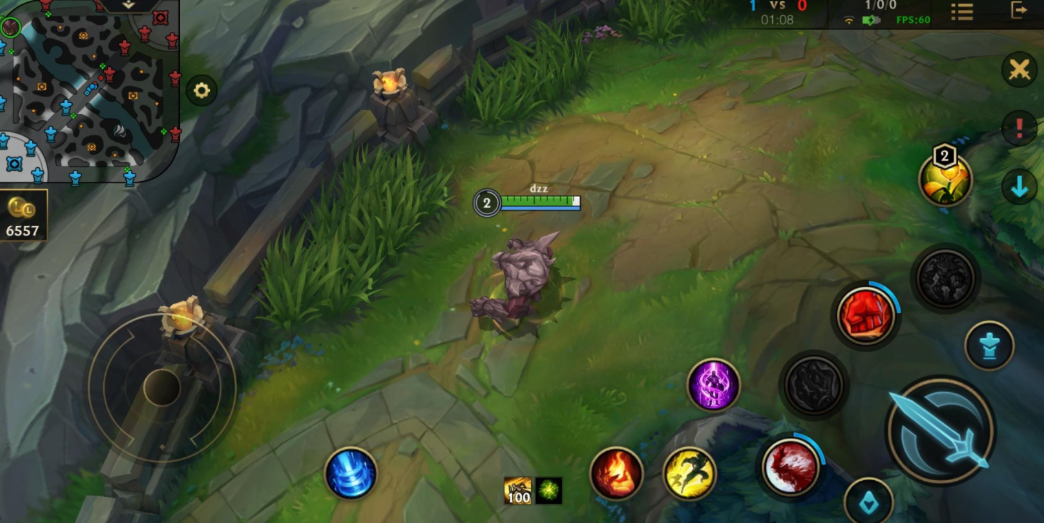Select the green burst buff icon
The width and height of the screenshot is (1044, 523).
coord(549,490)
